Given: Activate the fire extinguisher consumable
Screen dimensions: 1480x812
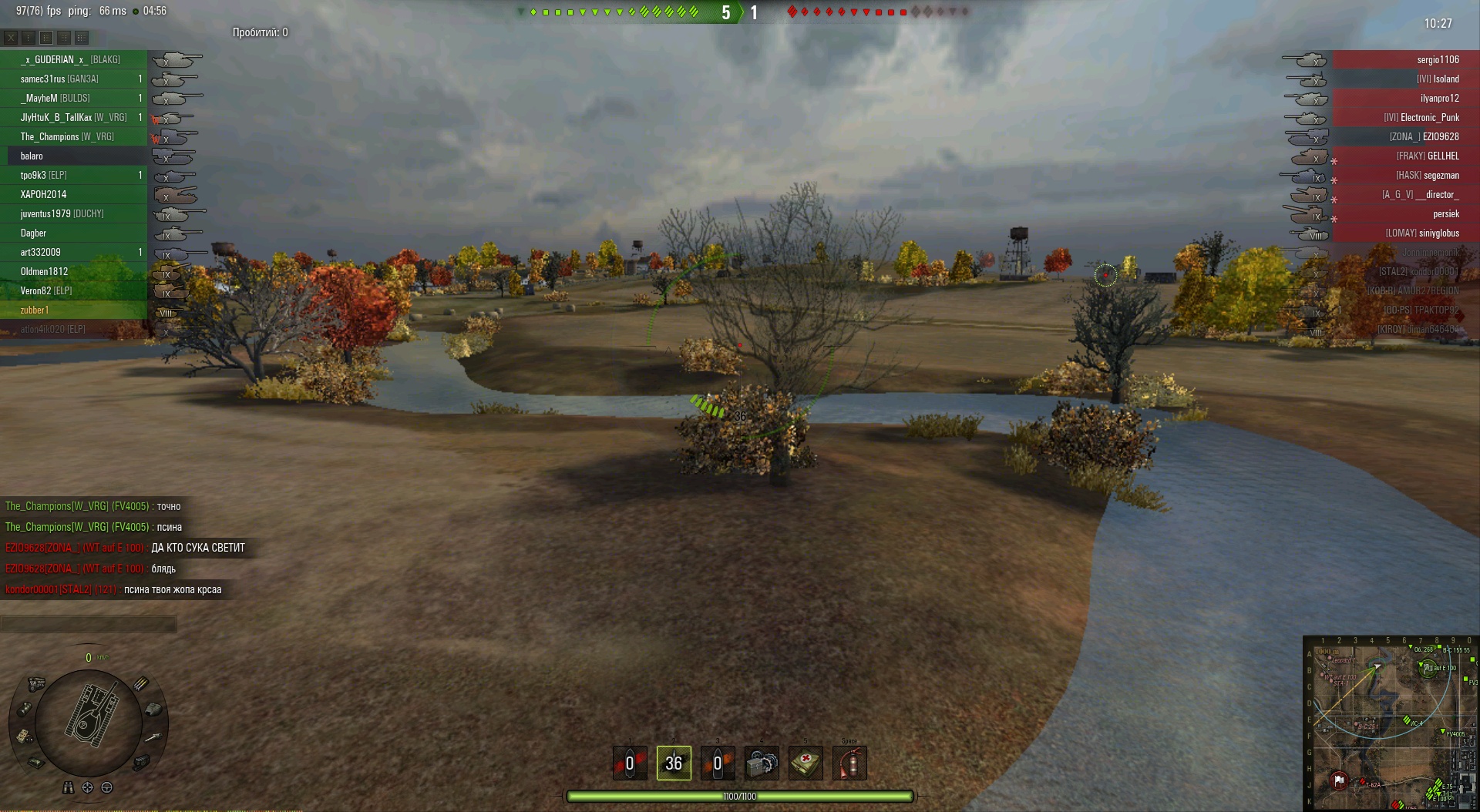Looking at the screenshot, I should [849, 763].
